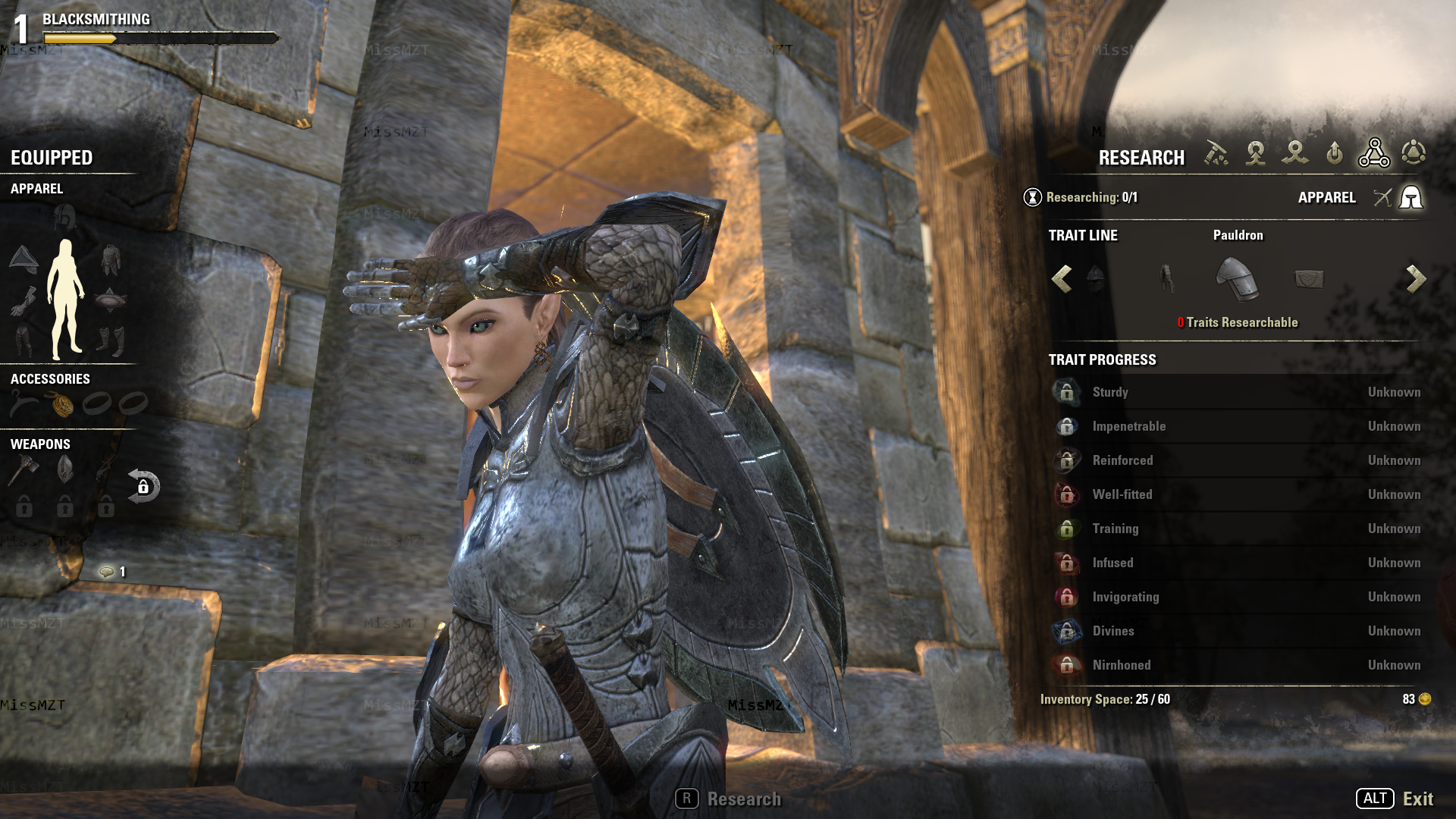
Task: Toggle the lock icon on the Sturdy trait
Action: coord(1067,392)
